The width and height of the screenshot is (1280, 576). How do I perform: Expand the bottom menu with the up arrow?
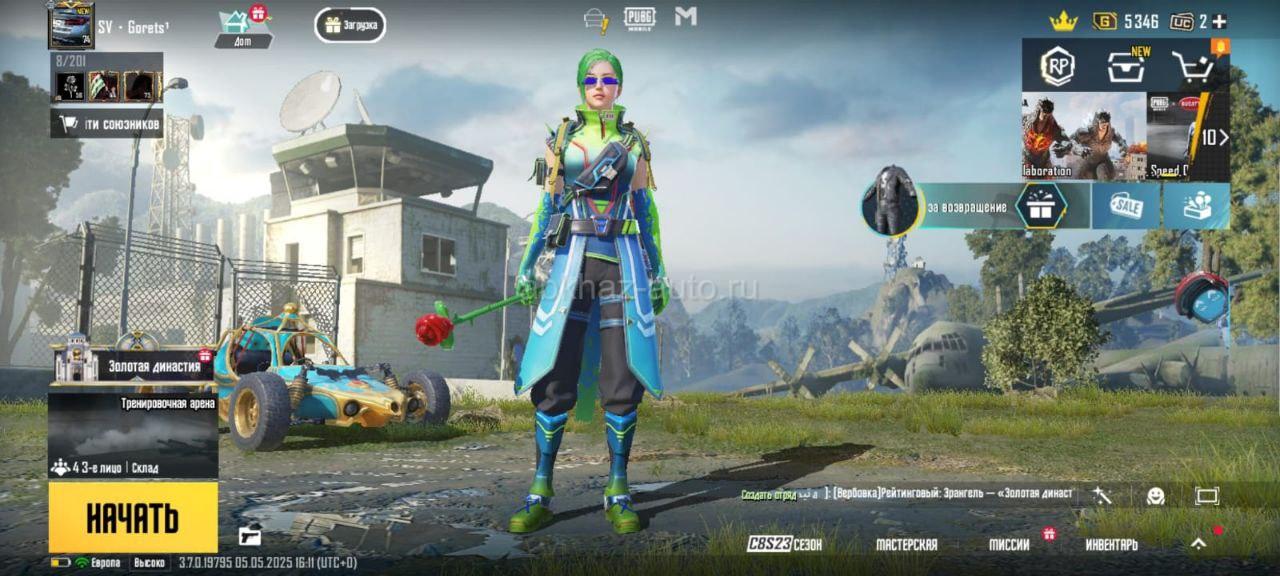tap(1198, 543)
